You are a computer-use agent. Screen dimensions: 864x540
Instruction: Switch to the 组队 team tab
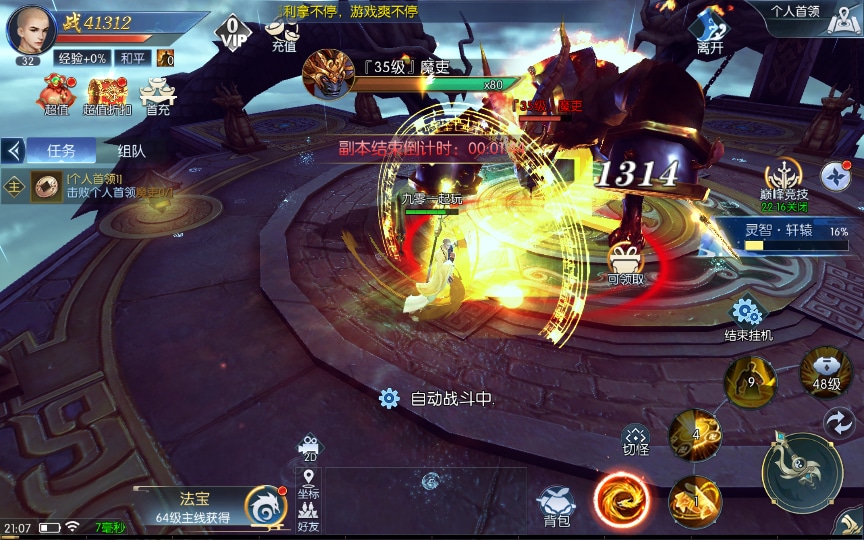132,151
